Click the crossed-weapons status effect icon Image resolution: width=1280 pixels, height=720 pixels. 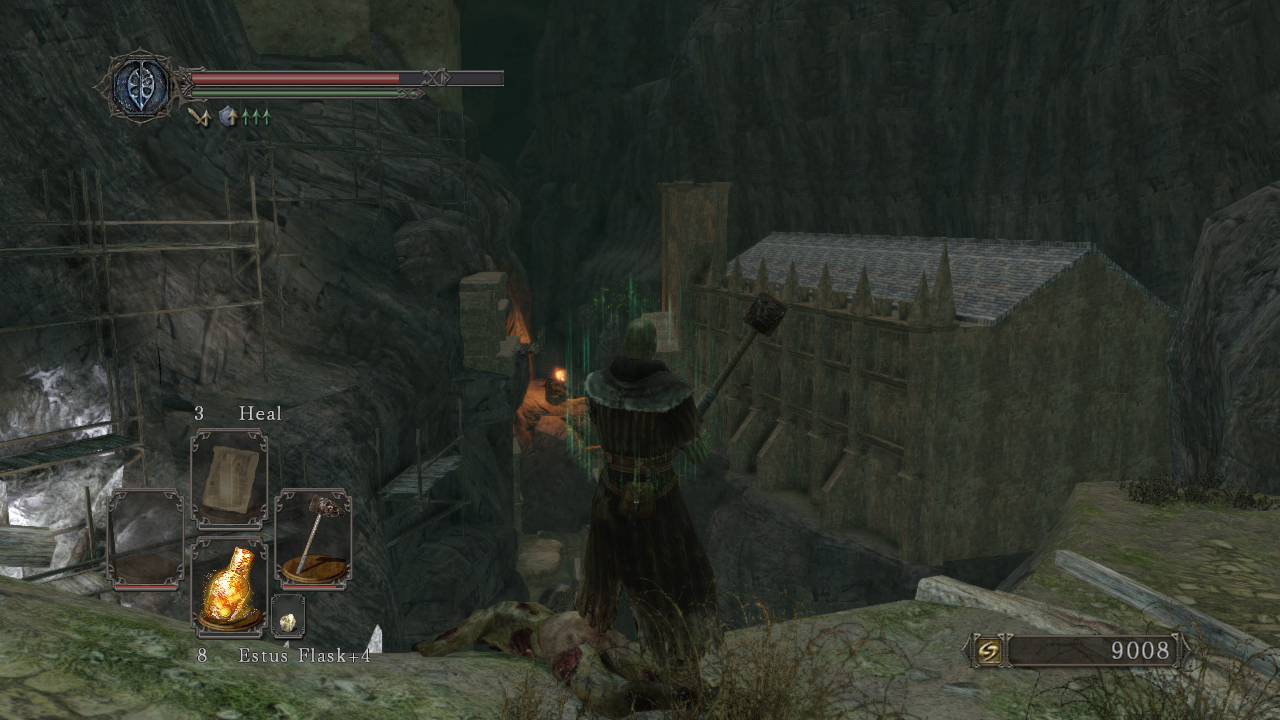(x=199, y=117)
